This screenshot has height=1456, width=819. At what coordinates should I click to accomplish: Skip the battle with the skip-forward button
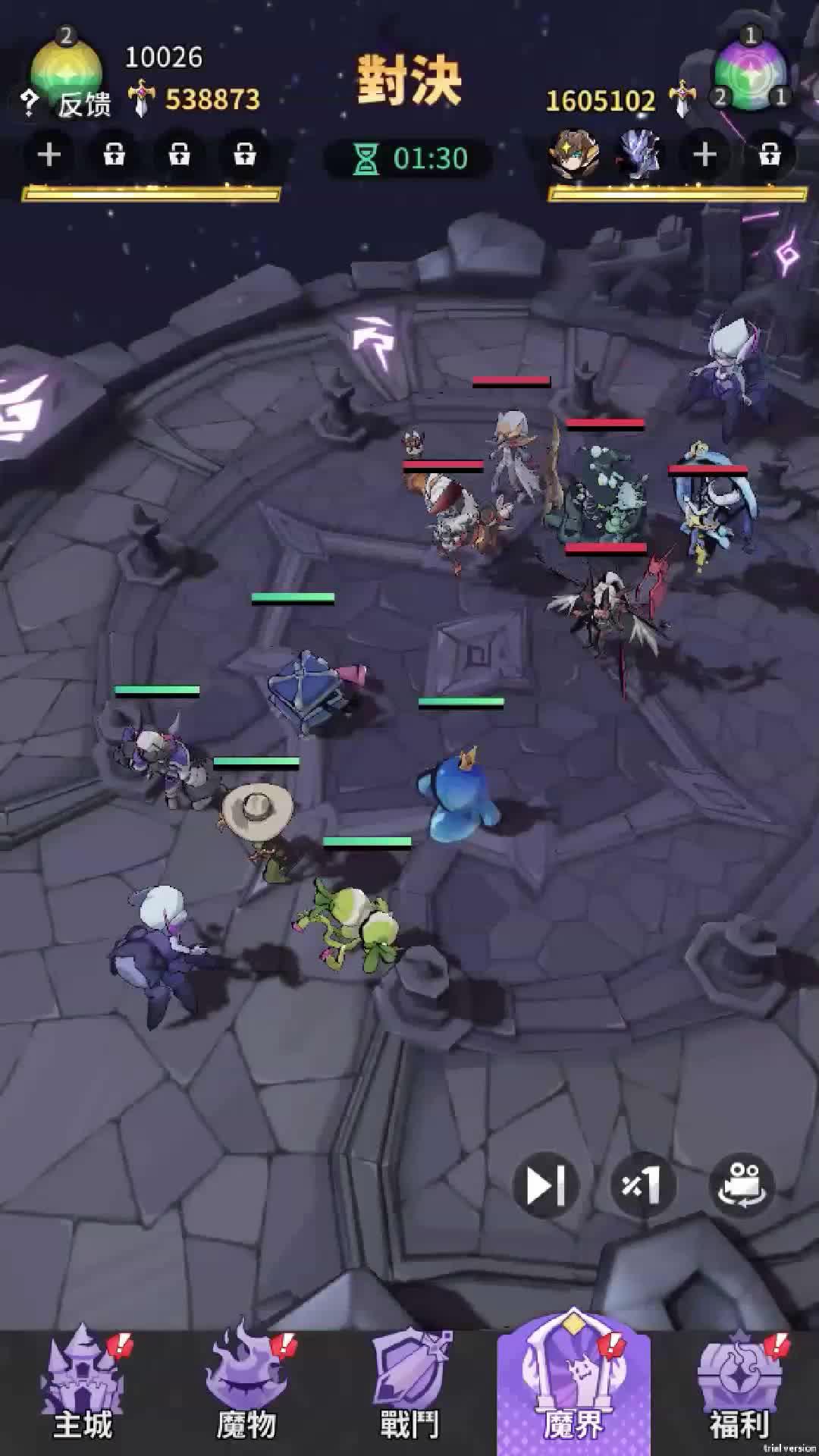(545, 1185)
